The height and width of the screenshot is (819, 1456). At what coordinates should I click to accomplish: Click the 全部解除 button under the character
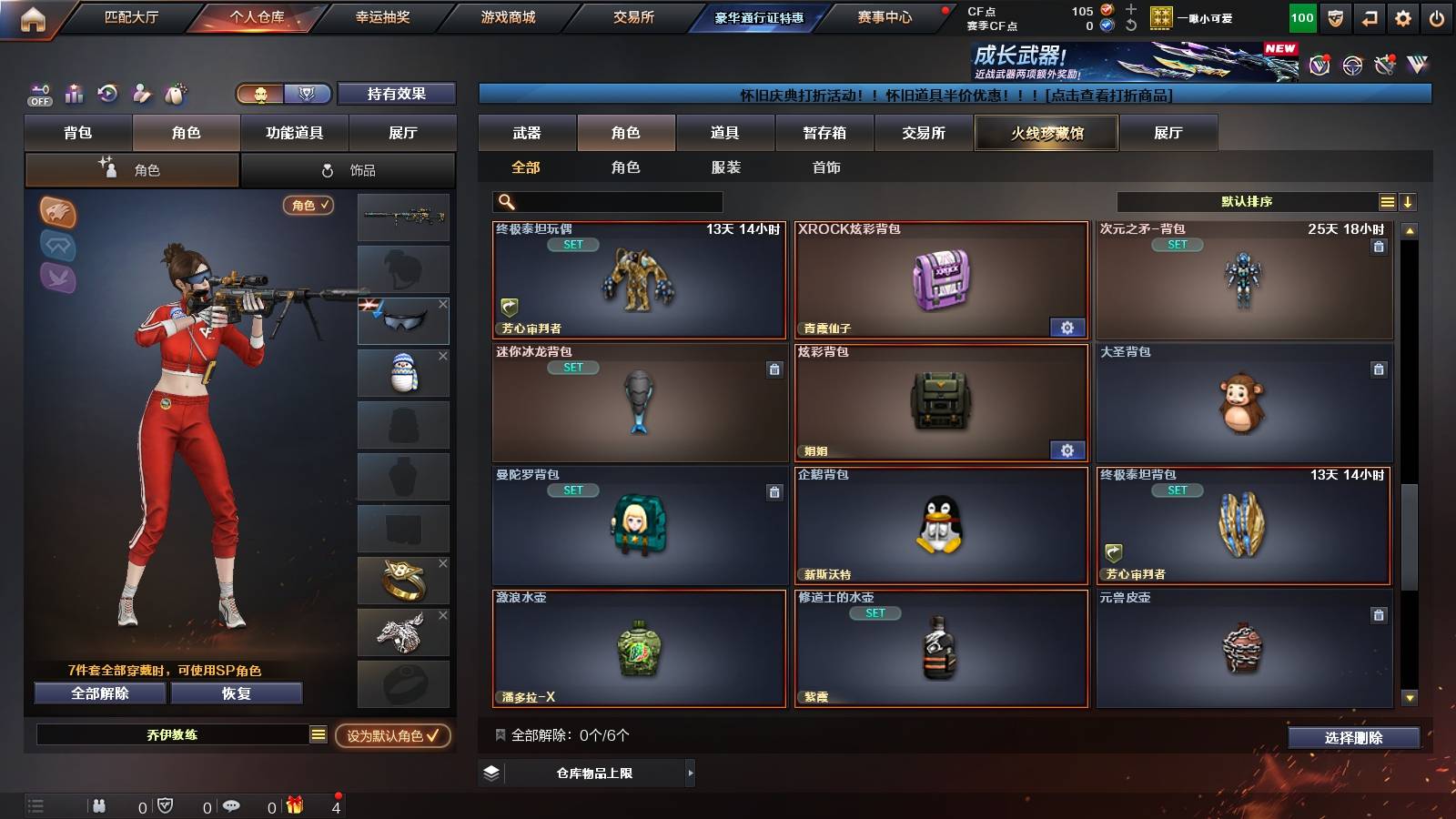98,693
